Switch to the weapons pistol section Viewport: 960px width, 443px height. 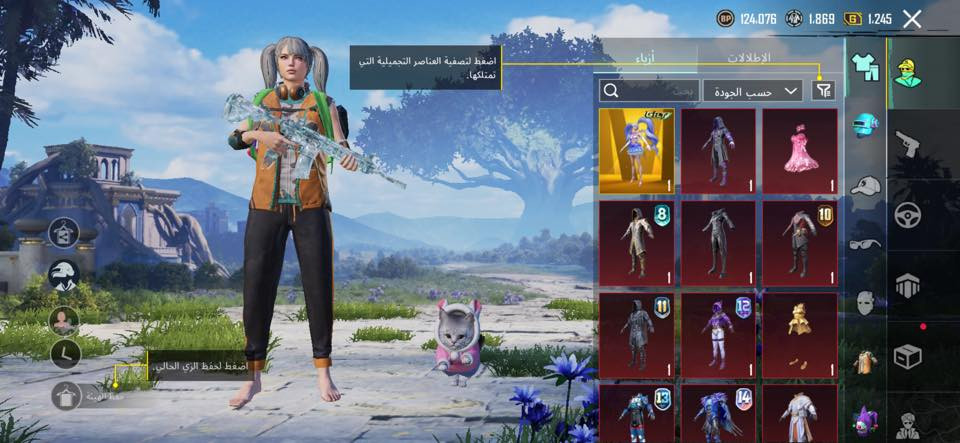point(907,143)
